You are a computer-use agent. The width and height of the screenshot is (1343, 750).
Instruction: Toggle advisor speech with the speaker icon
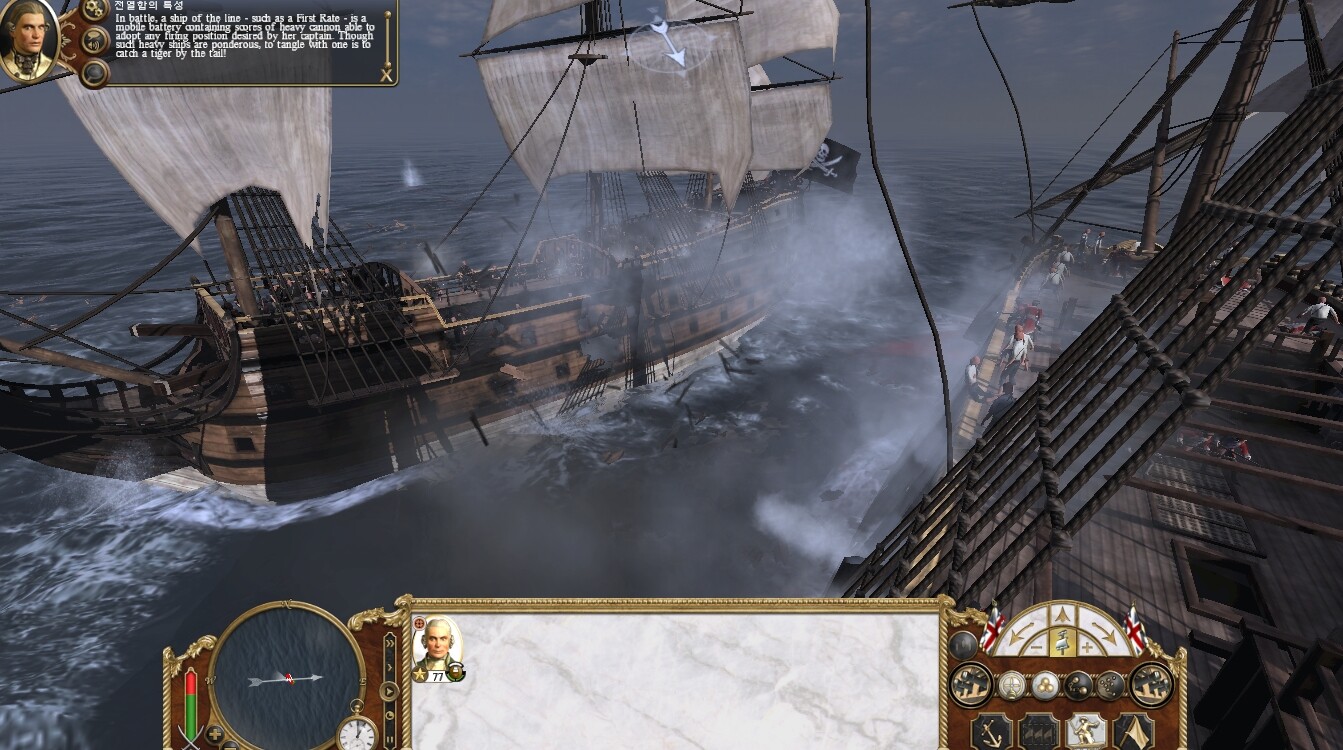click(x=95, y=41)
